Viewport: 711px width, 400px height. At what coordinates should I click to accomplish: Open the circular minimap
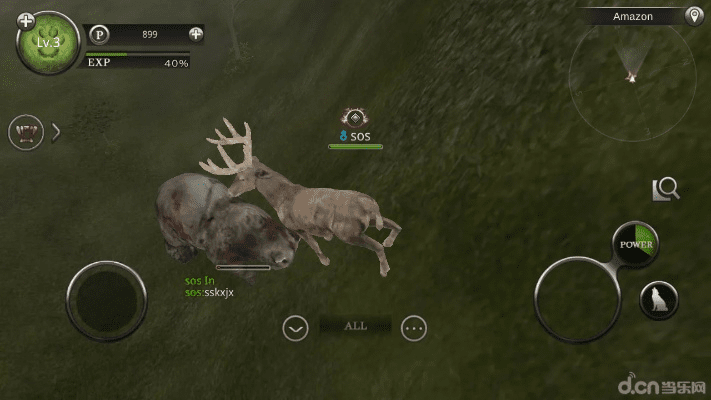click(630, 70)
